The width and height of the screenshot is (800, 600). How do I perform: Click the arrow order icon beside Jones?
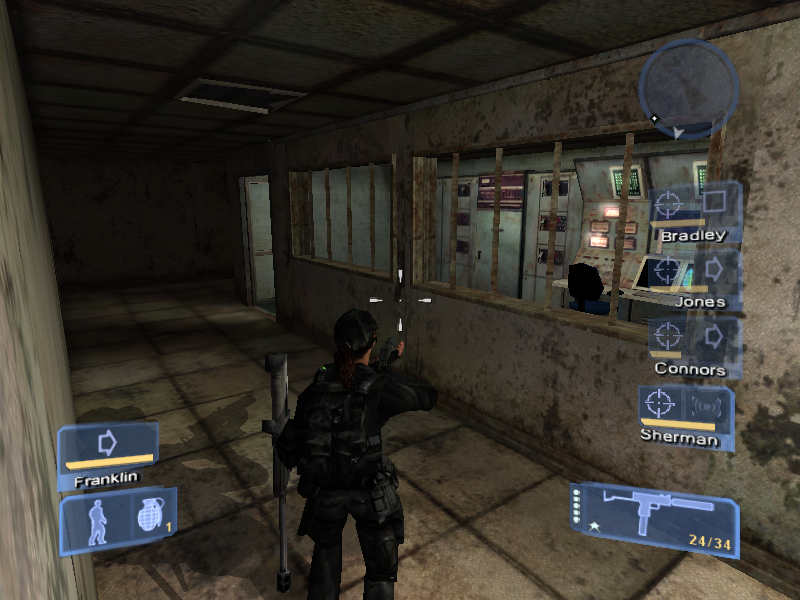pos(715,270)
